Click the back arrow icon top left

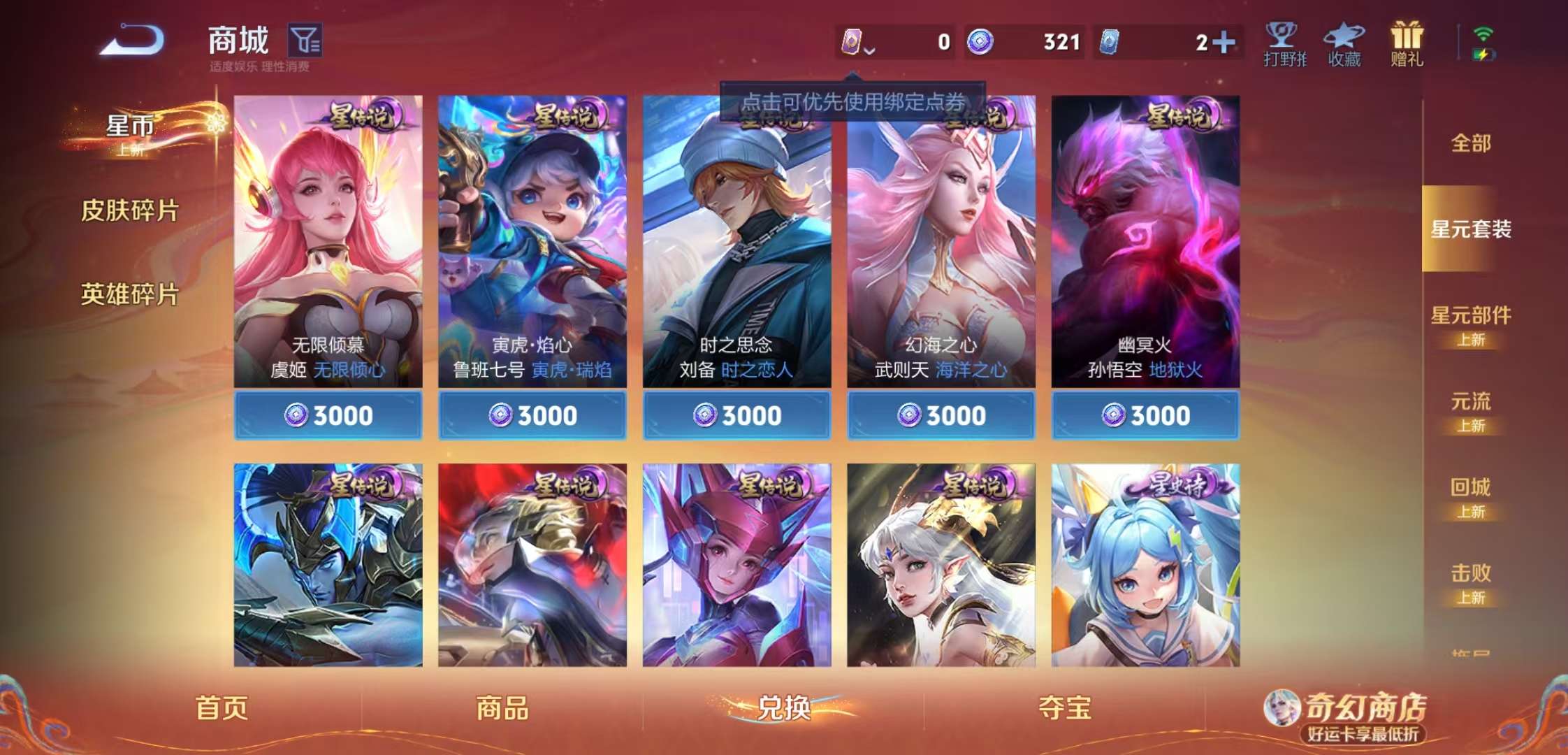pos(129,41)
